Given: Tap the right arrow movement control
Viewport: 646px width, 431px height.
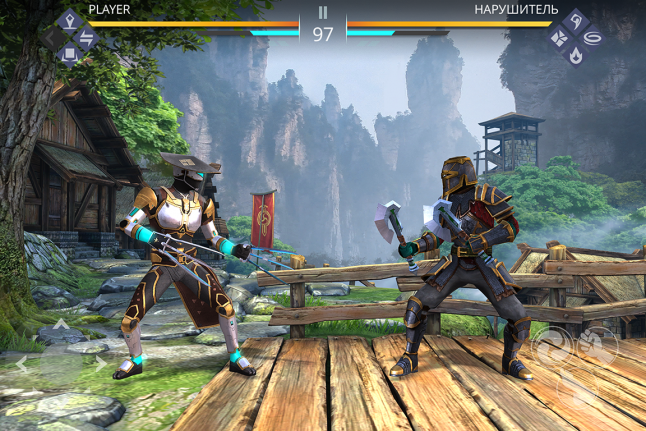Looking at the screenshot, I should coord(99,365).
